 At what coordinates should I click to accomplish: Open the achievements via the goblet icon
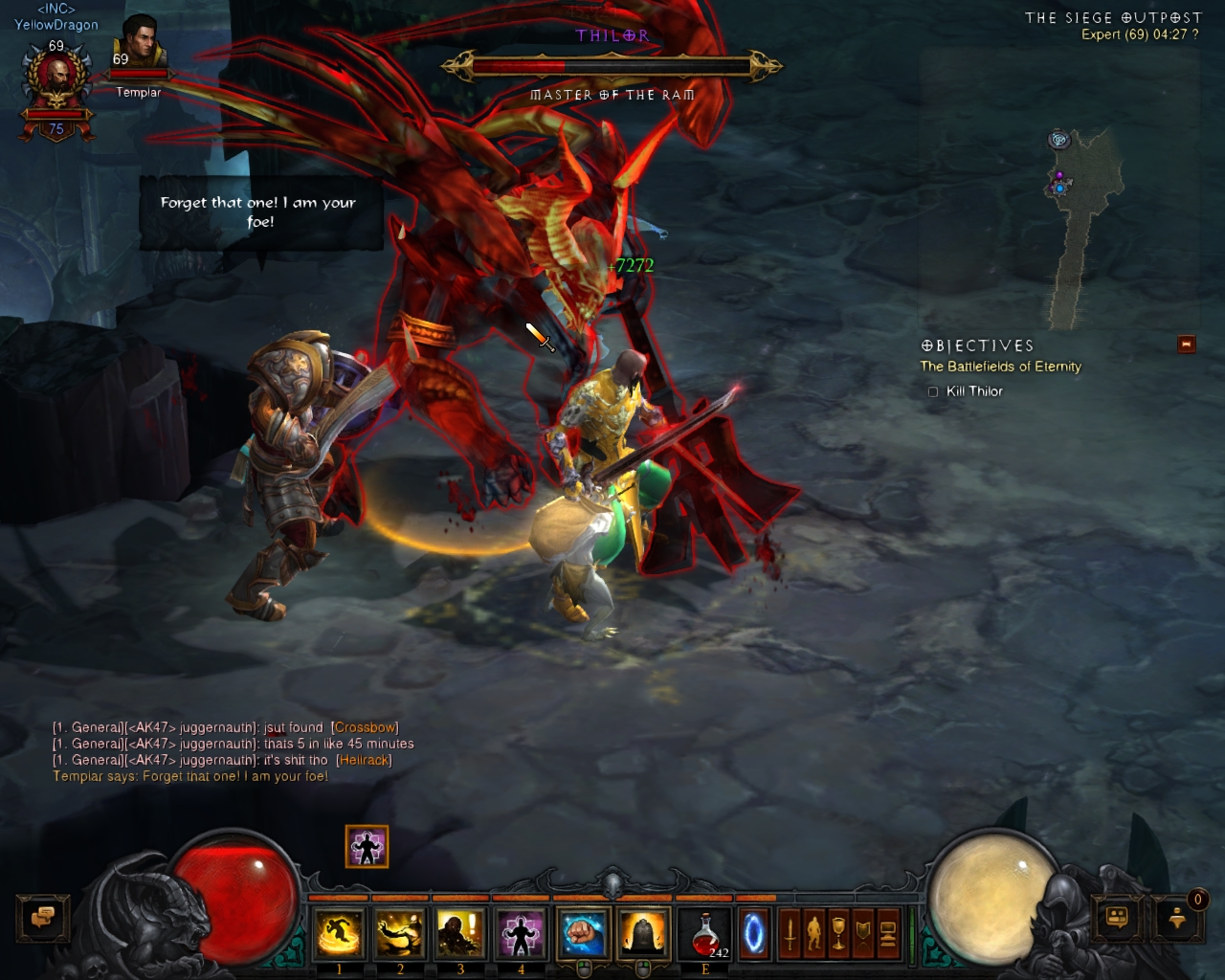coord(838,933)
